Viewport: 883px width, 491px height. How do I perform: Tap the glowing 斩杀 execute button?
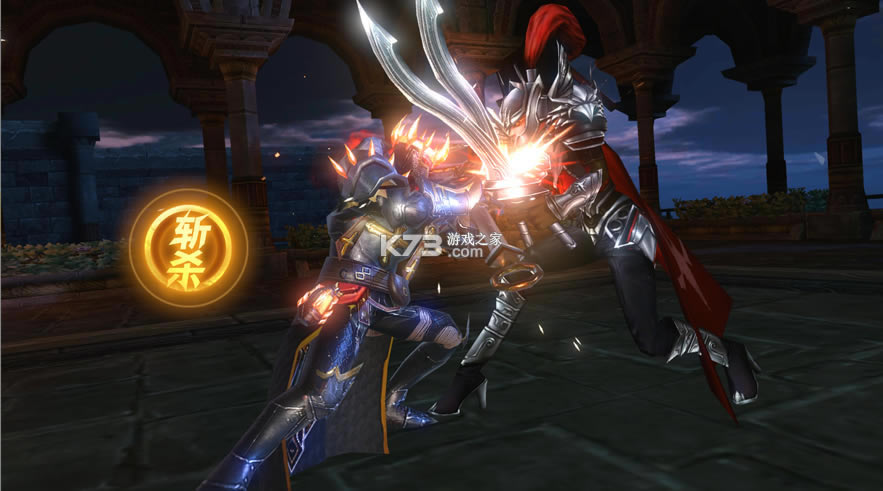pos(189,247)
